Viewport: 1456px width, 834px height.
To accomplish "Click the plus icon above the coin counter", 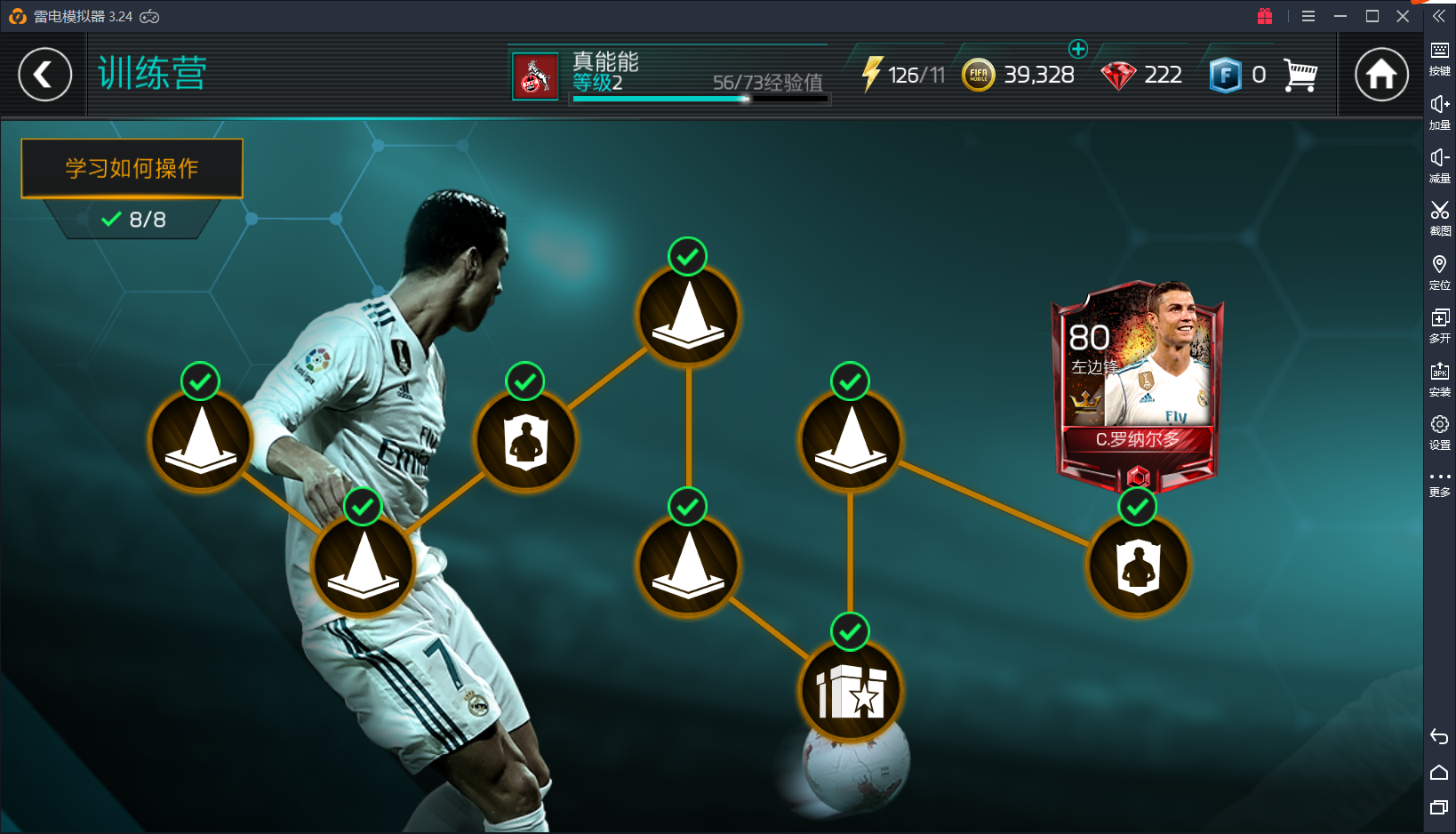I will point(1078,50).
